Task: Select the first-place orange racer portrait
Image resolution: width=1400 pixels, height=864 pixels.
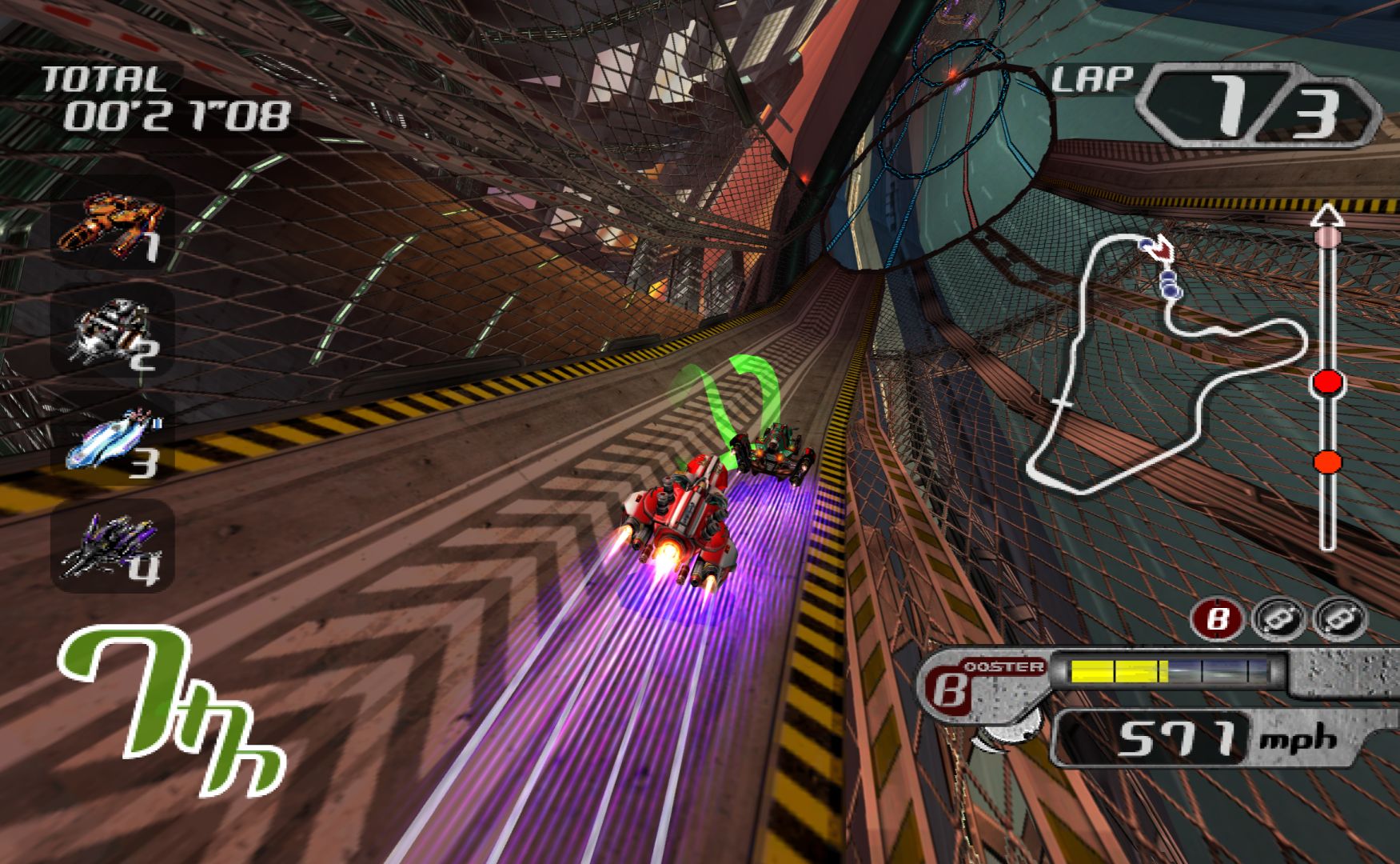Action: coord(114,222)
